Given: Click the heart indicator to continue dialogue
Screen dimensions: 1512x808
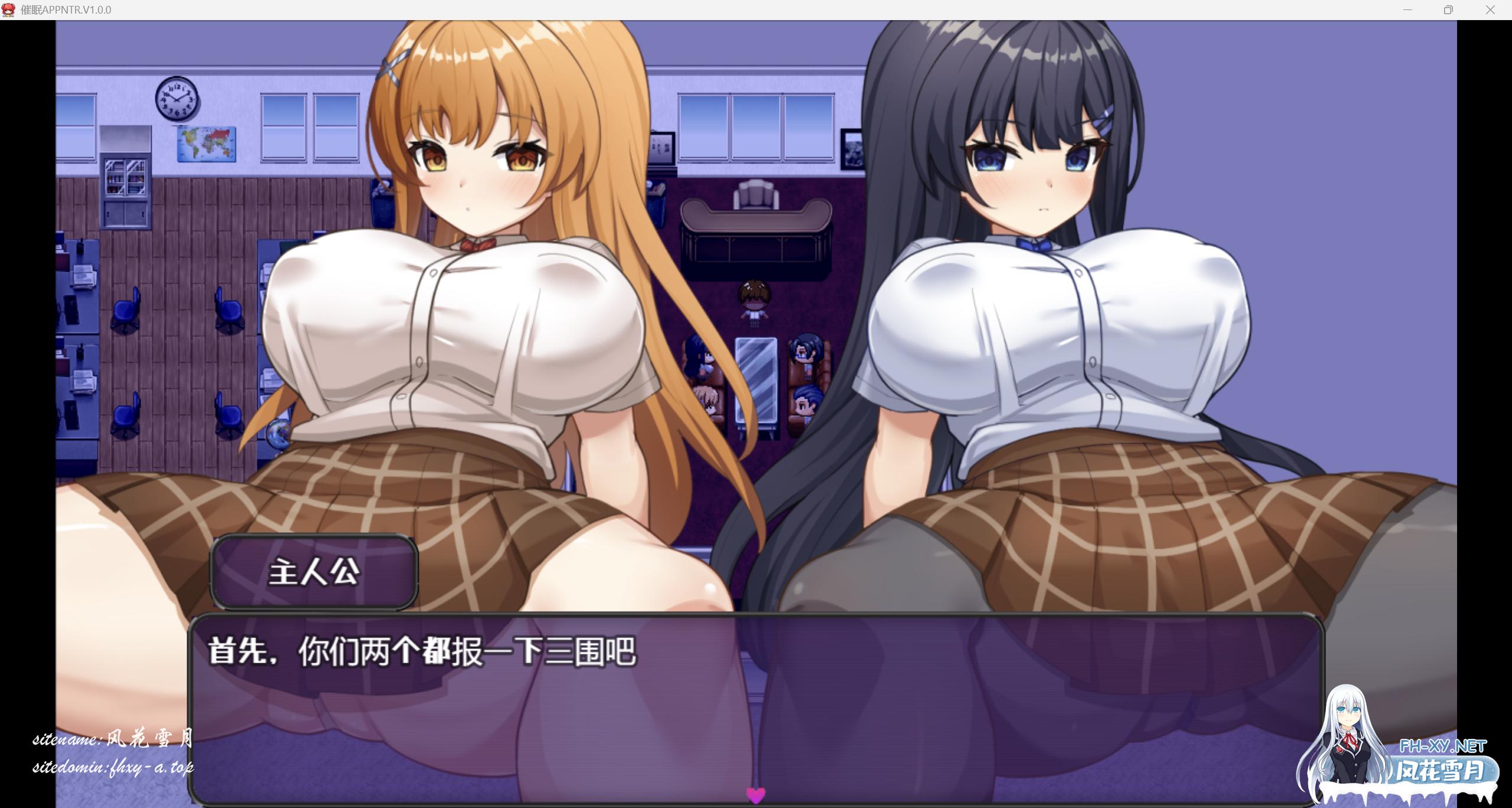Looking at the screenshot, I should [755, 796].
